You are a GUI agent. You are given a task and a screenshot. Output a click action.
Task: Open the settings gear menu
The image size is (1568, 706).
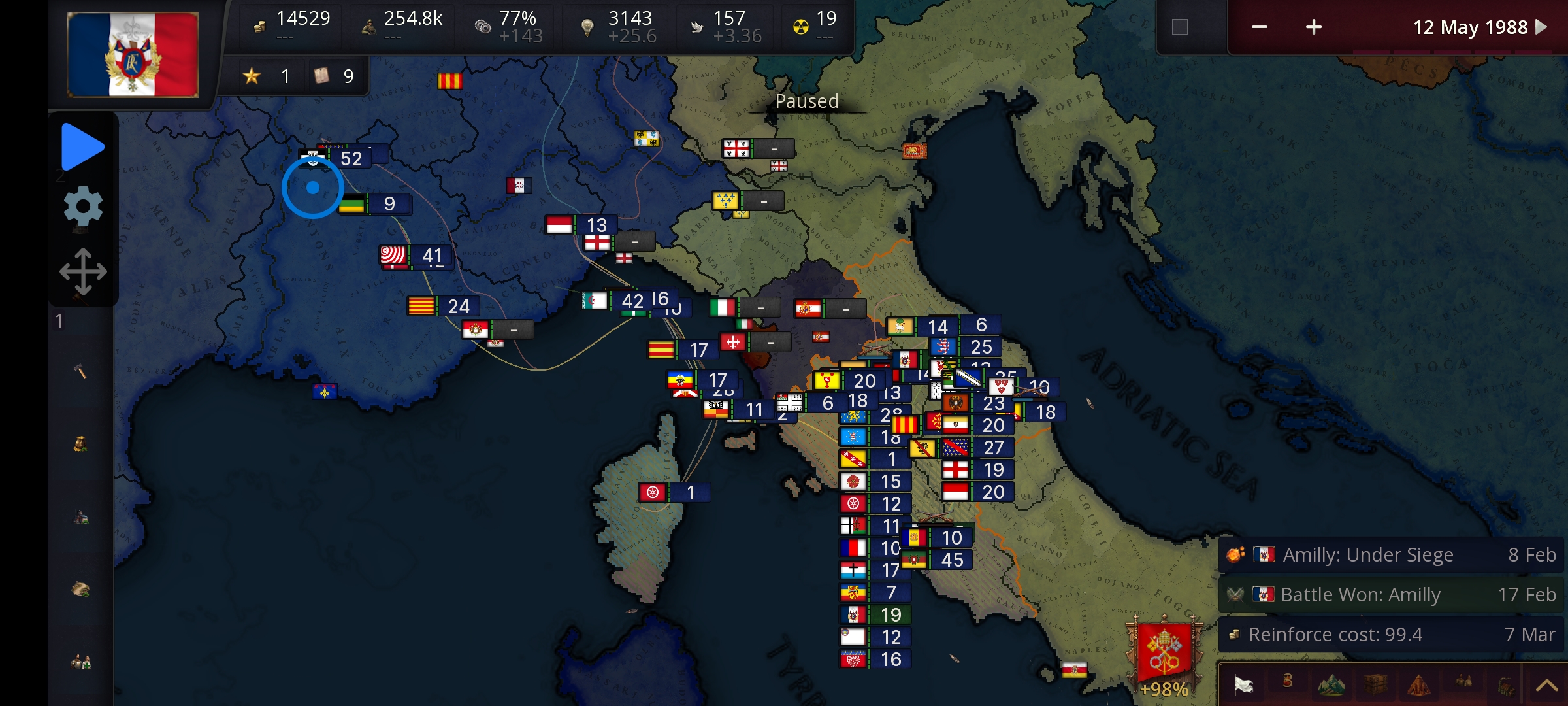[83, 206]
